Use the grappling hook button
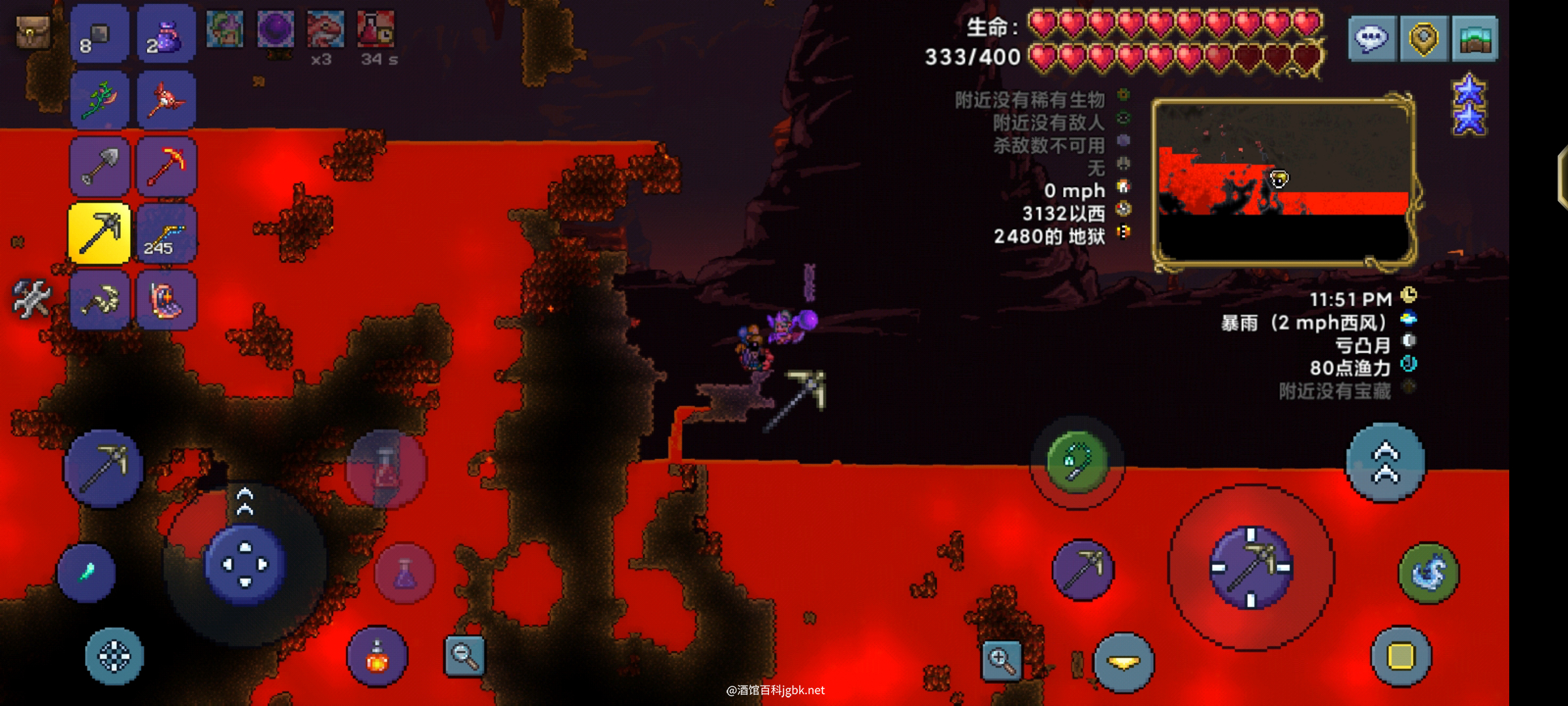The width and height of the screenshot is (1568, 706). pyautogui.click(x=1077, y=462)
